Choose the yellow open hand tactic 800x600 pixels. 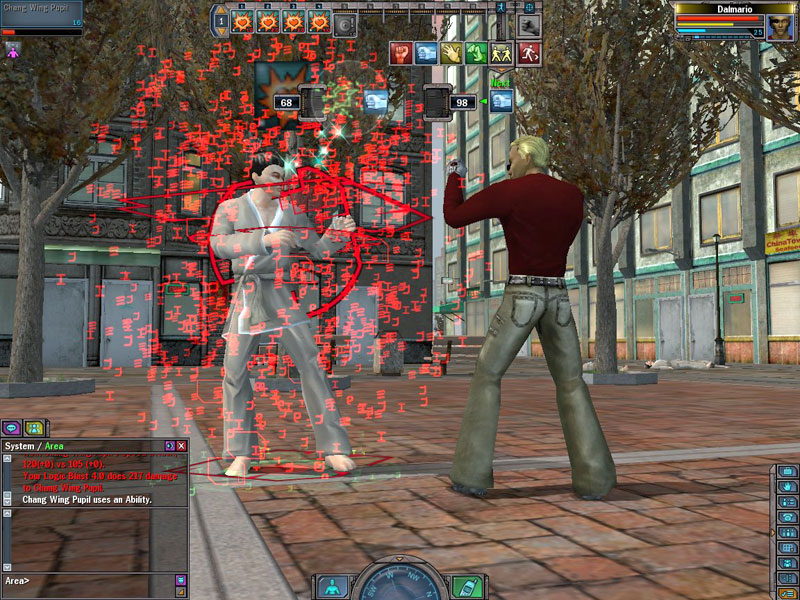[x=452, y=53]
